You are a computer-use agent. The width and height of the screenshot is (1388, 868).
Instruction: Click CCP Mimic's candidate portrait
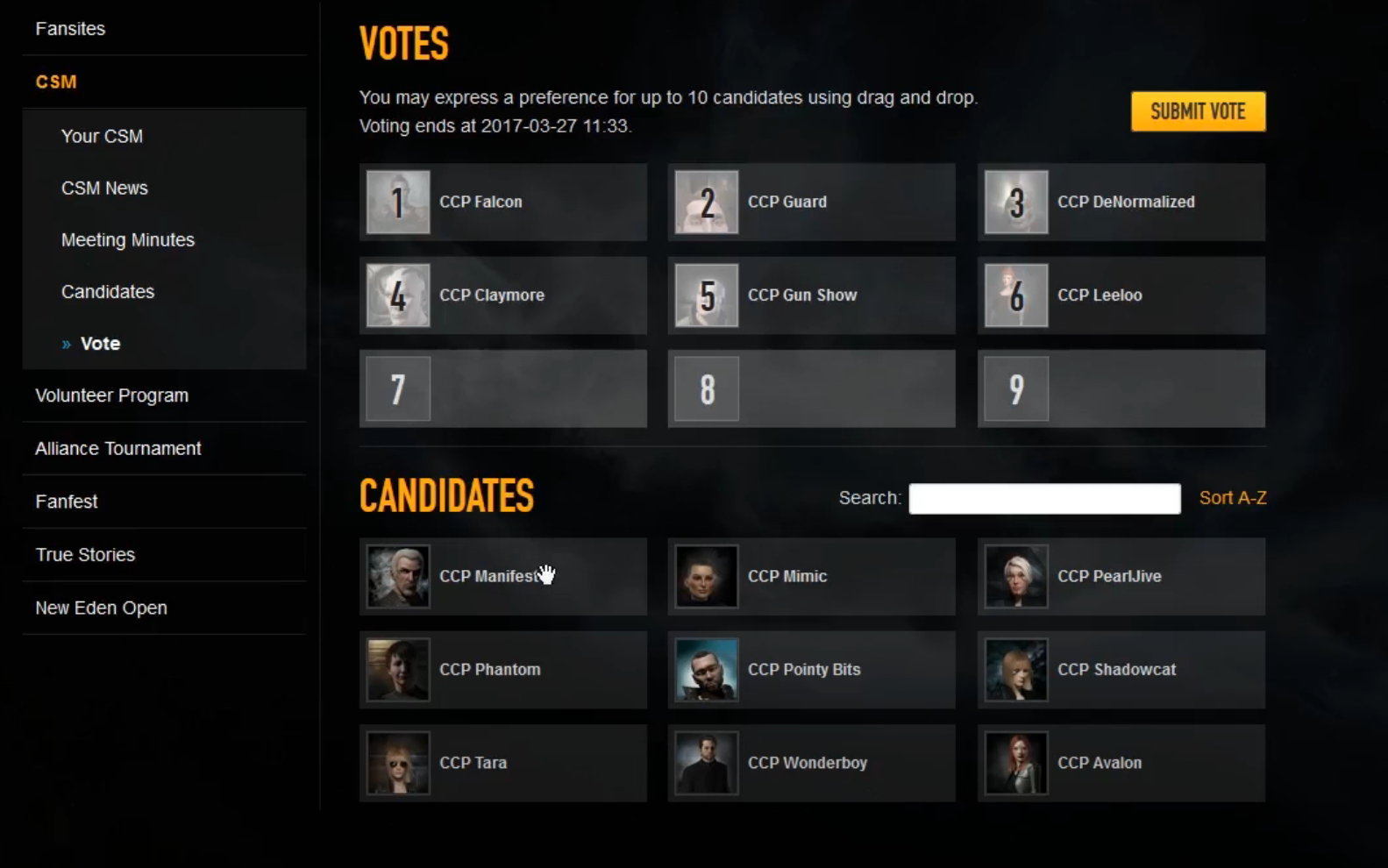coord(707,576)
